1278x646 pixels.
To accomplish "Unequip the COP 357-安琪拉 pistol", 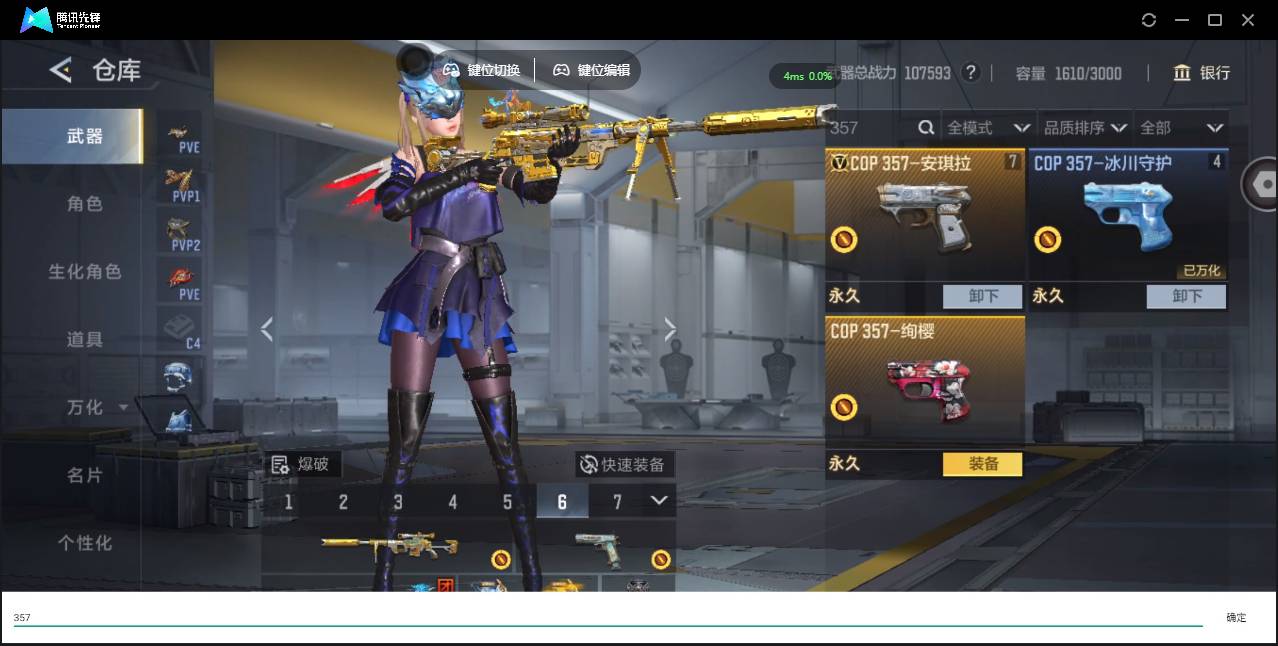I will click(x=983, y=296).
